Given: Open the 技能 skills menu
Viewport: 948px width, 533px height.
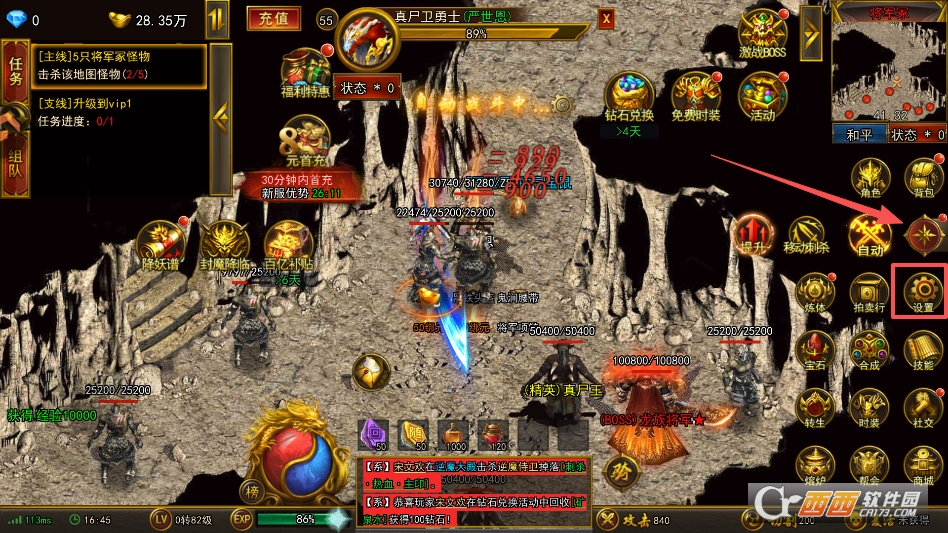Looking at the screenshot, I should tap(922, 348).
